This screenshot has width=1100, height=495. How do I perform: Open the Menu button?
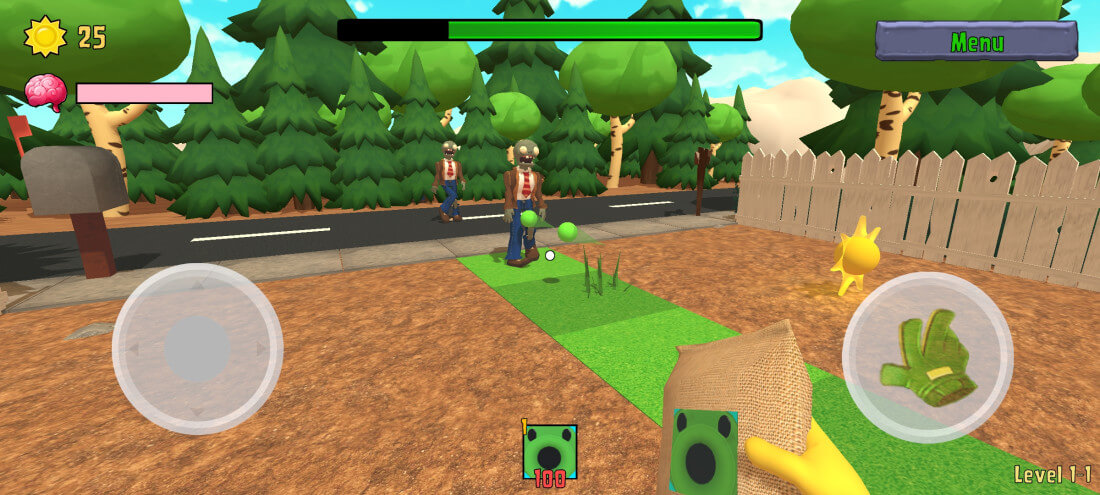(976, 42)
